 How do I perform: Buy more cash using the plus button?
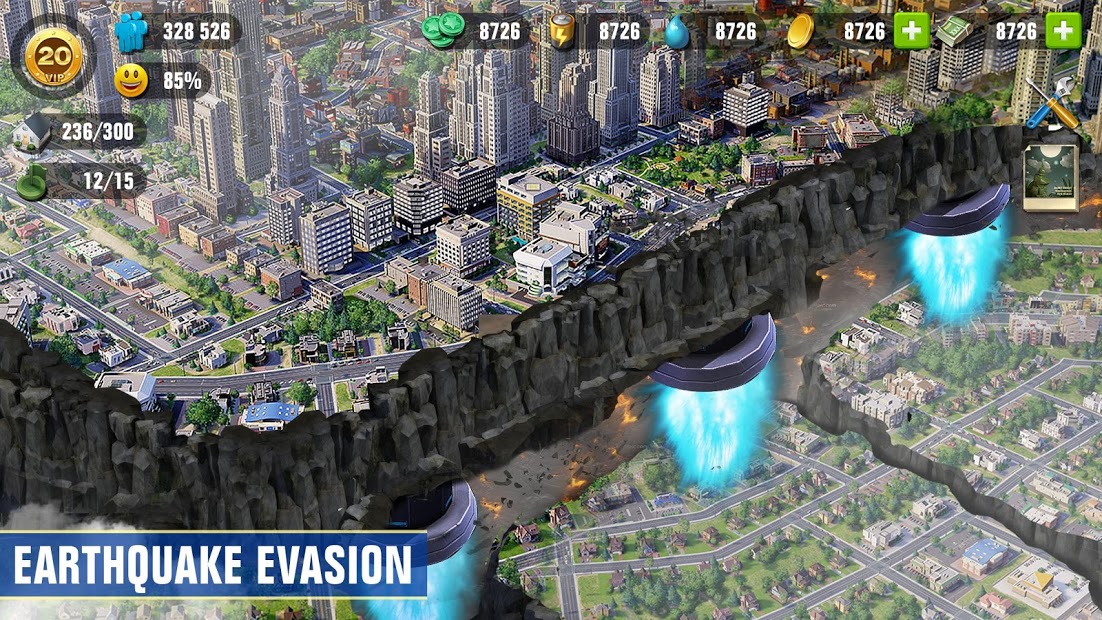(x=1063, y=31)
